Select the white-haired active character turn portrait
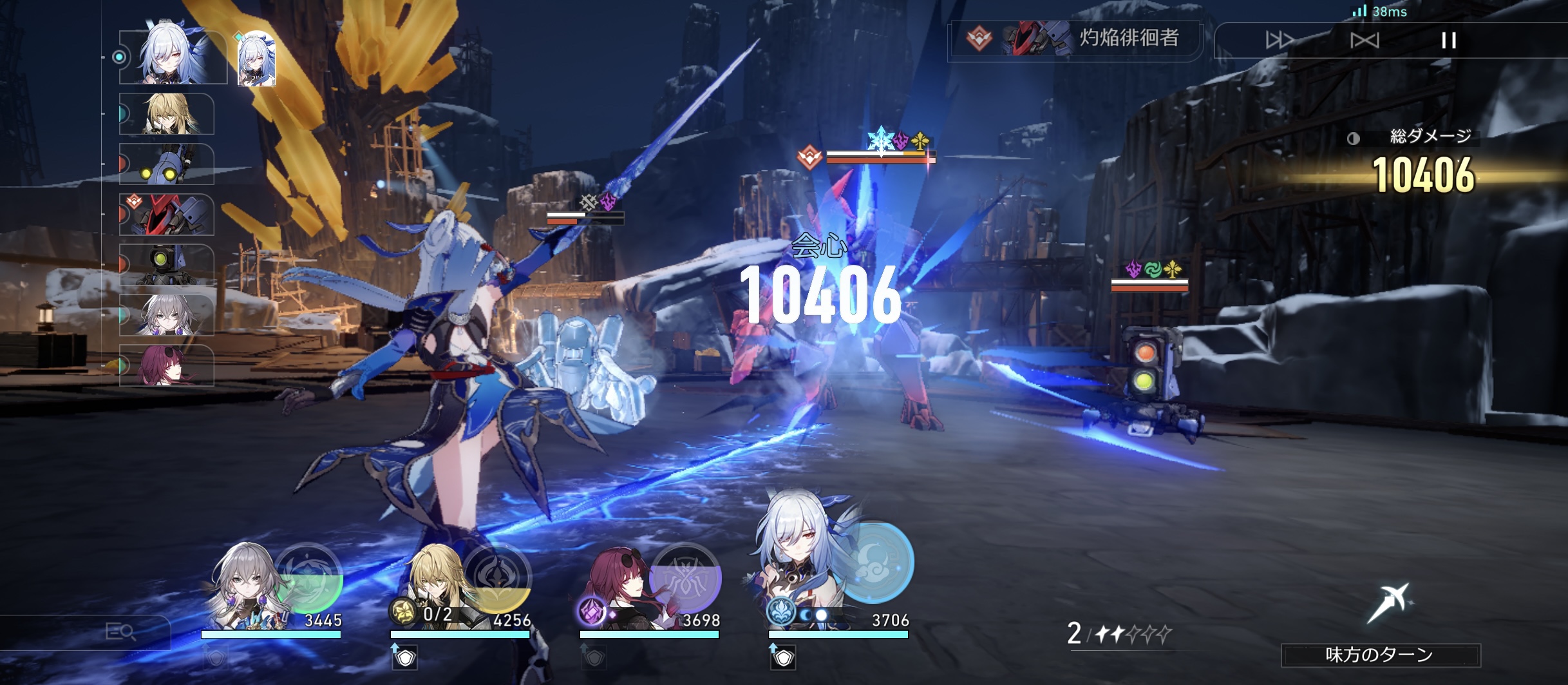 173,57
